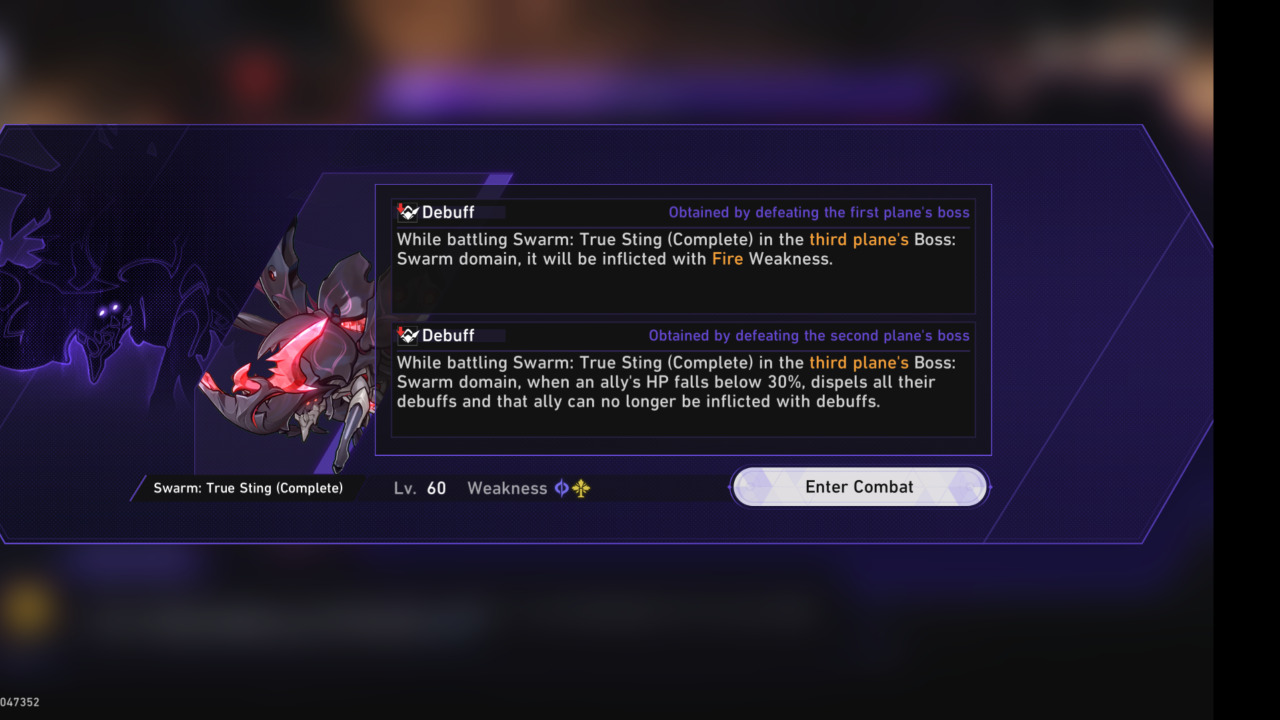Open the Weakness info section

[507, 488]
